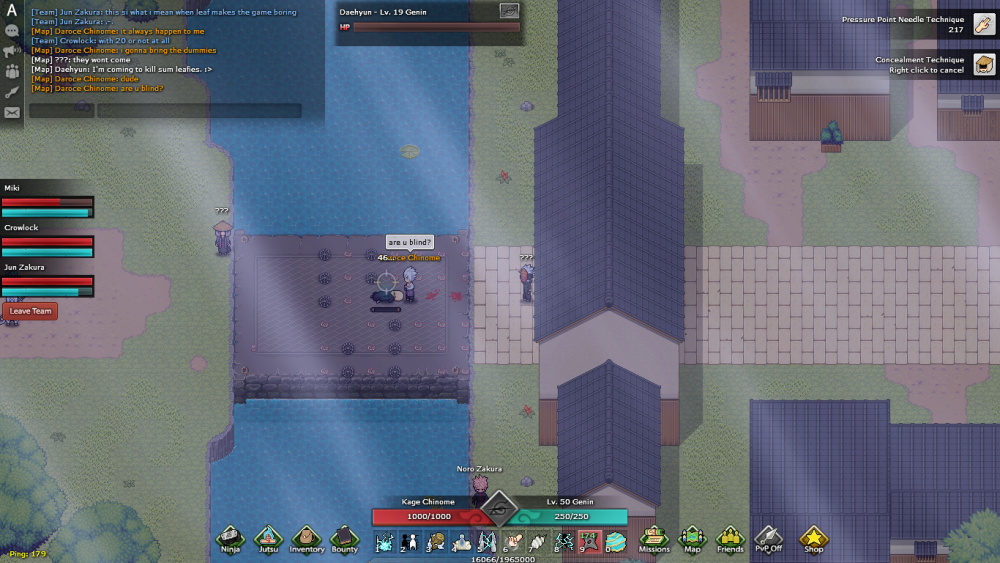The height and width of the screenshot is (563, 1000).
Task: Activate the lightning jutsu in hotbar slot 1
Action: 384,541
